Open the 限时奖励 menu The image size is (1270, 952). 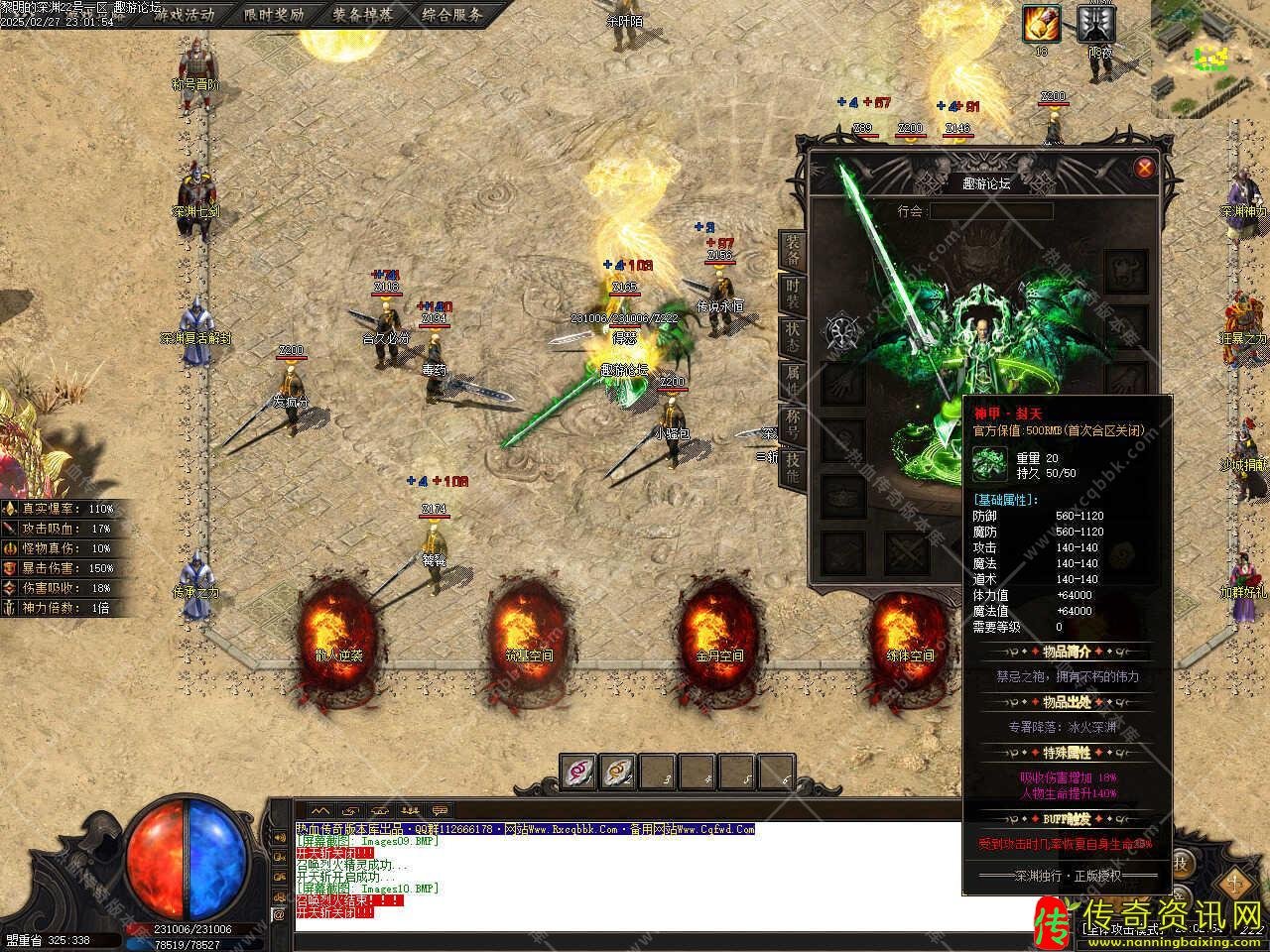click(x=274, y=14)
